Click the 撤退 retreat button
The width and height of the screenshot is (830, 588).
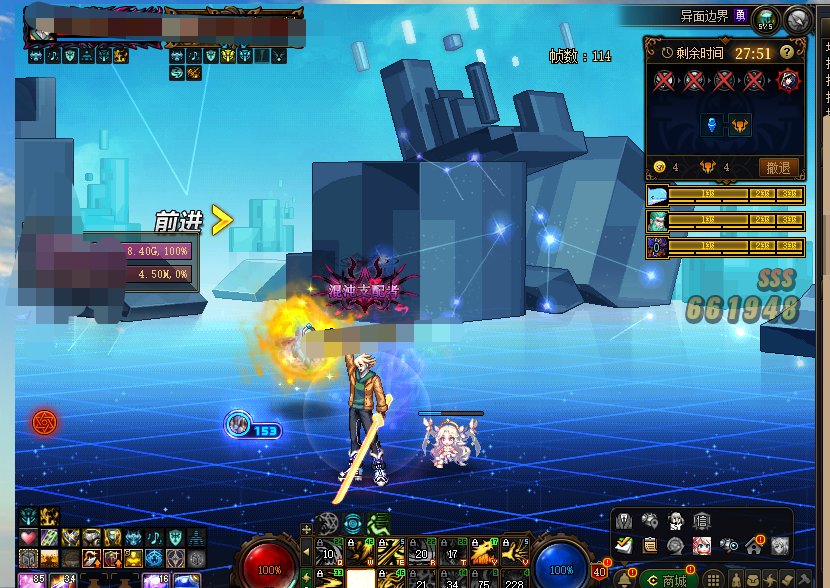click(779, 167)
